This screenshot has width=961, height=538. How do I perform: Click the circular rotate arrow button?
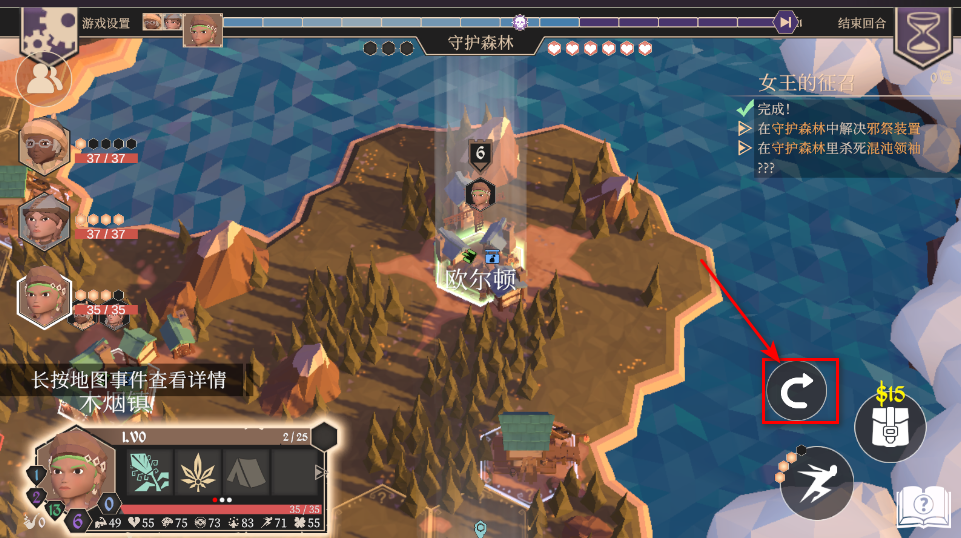pos(796,391)
